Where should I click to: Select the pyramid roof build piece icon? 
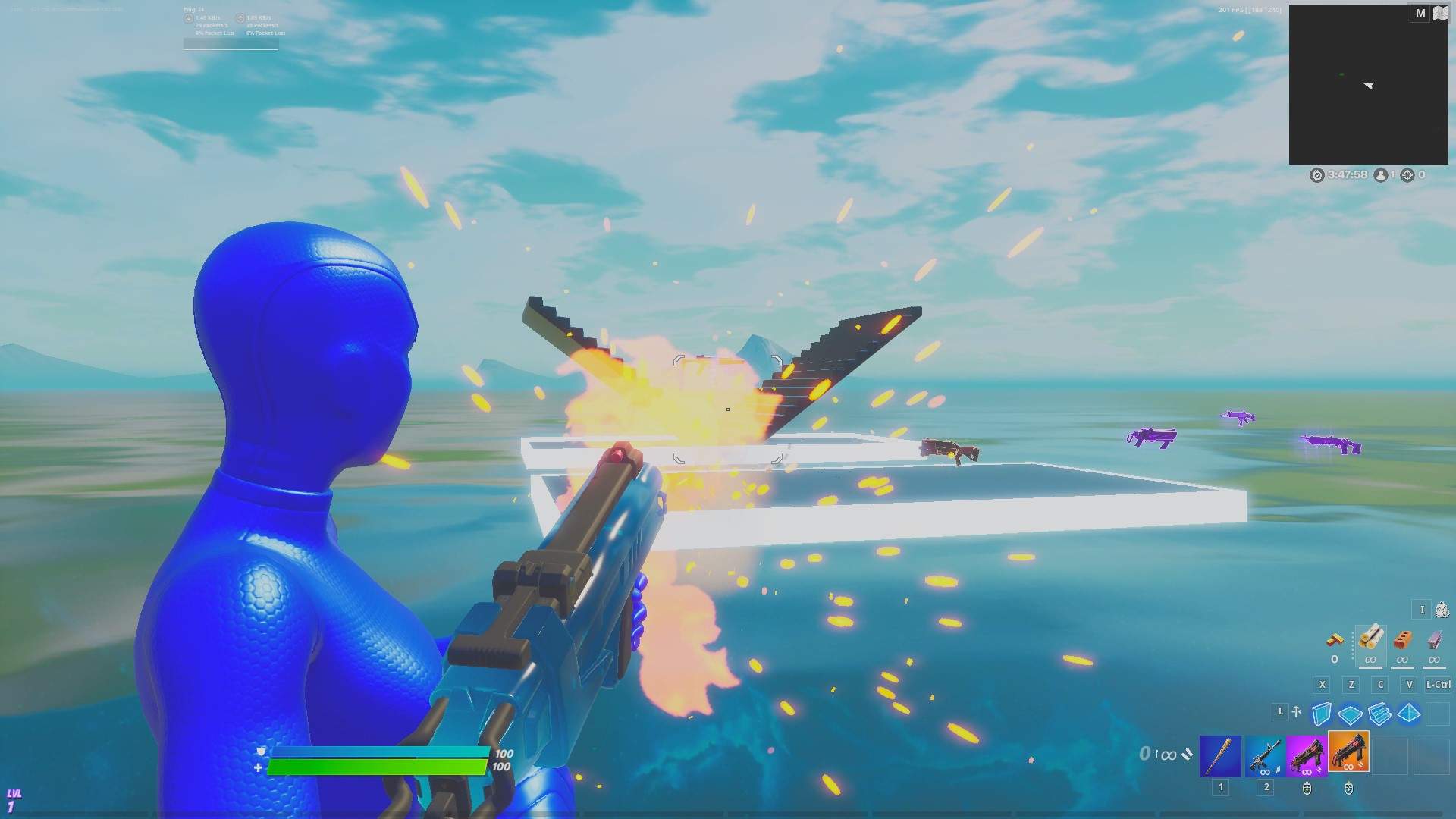click(1408, 713)
